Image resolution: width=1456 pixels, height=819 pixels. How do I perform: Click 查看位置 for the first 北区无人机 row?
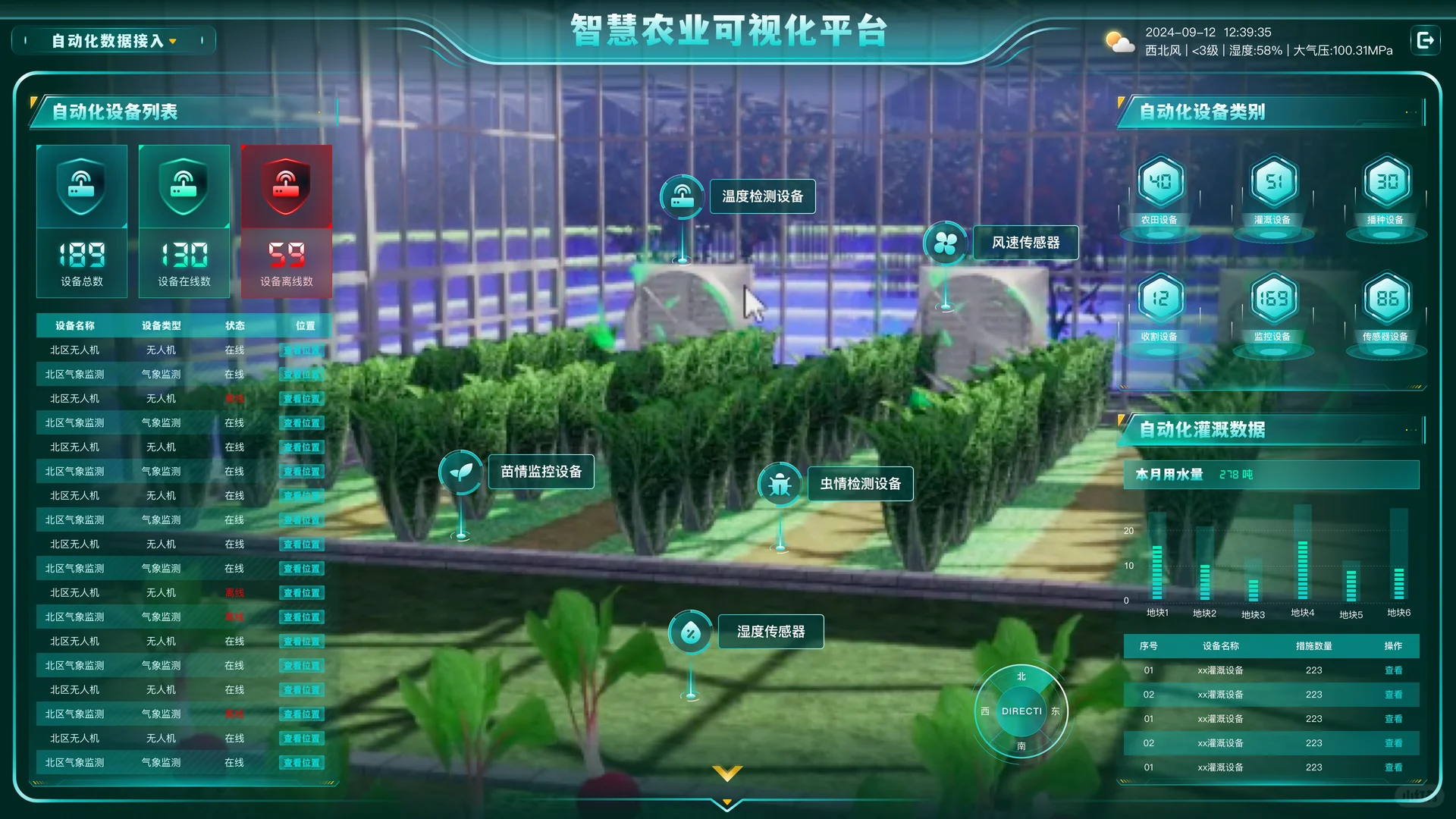pos(301,350)
